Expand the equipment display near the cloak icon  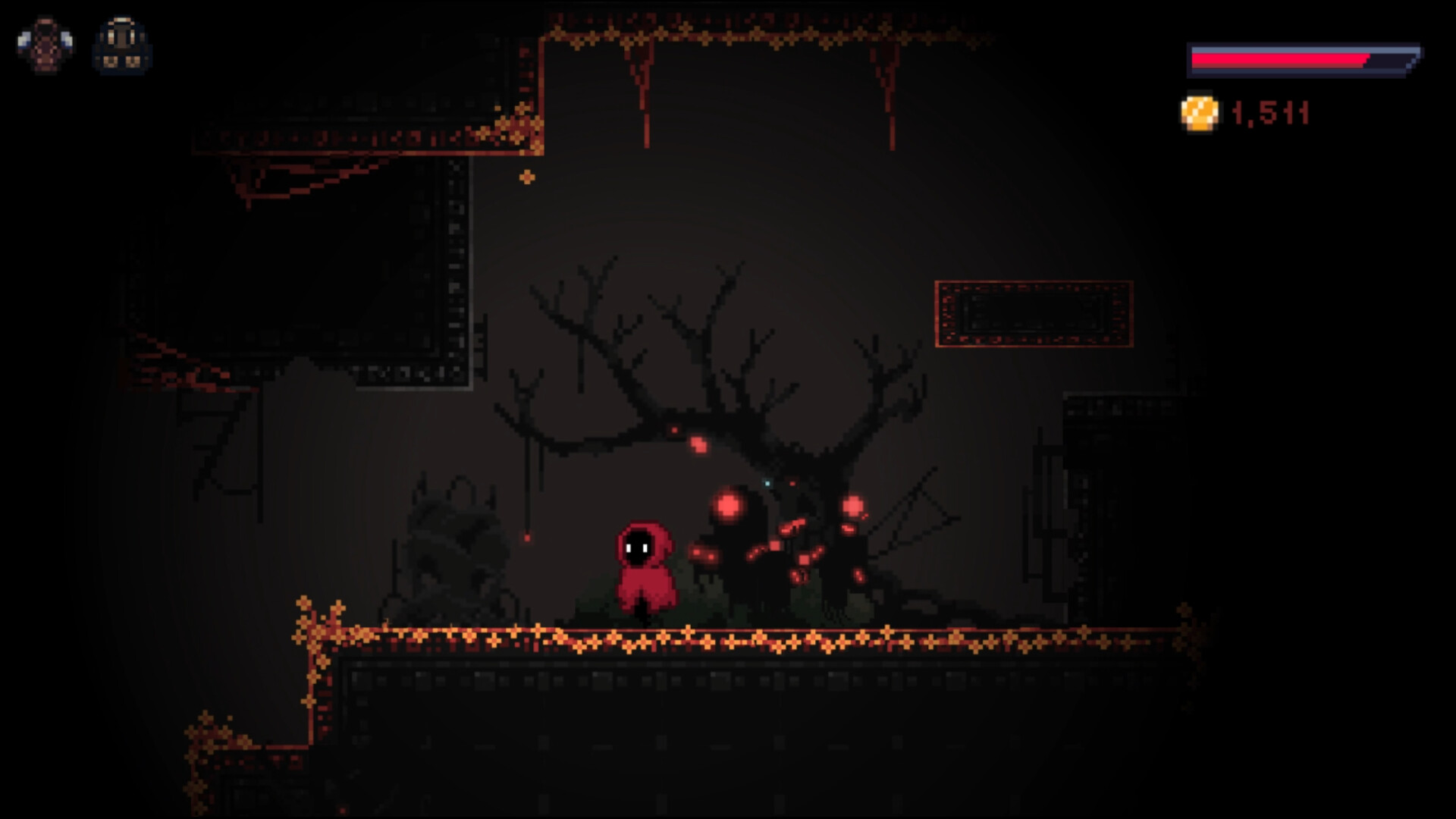coord(47,45)
